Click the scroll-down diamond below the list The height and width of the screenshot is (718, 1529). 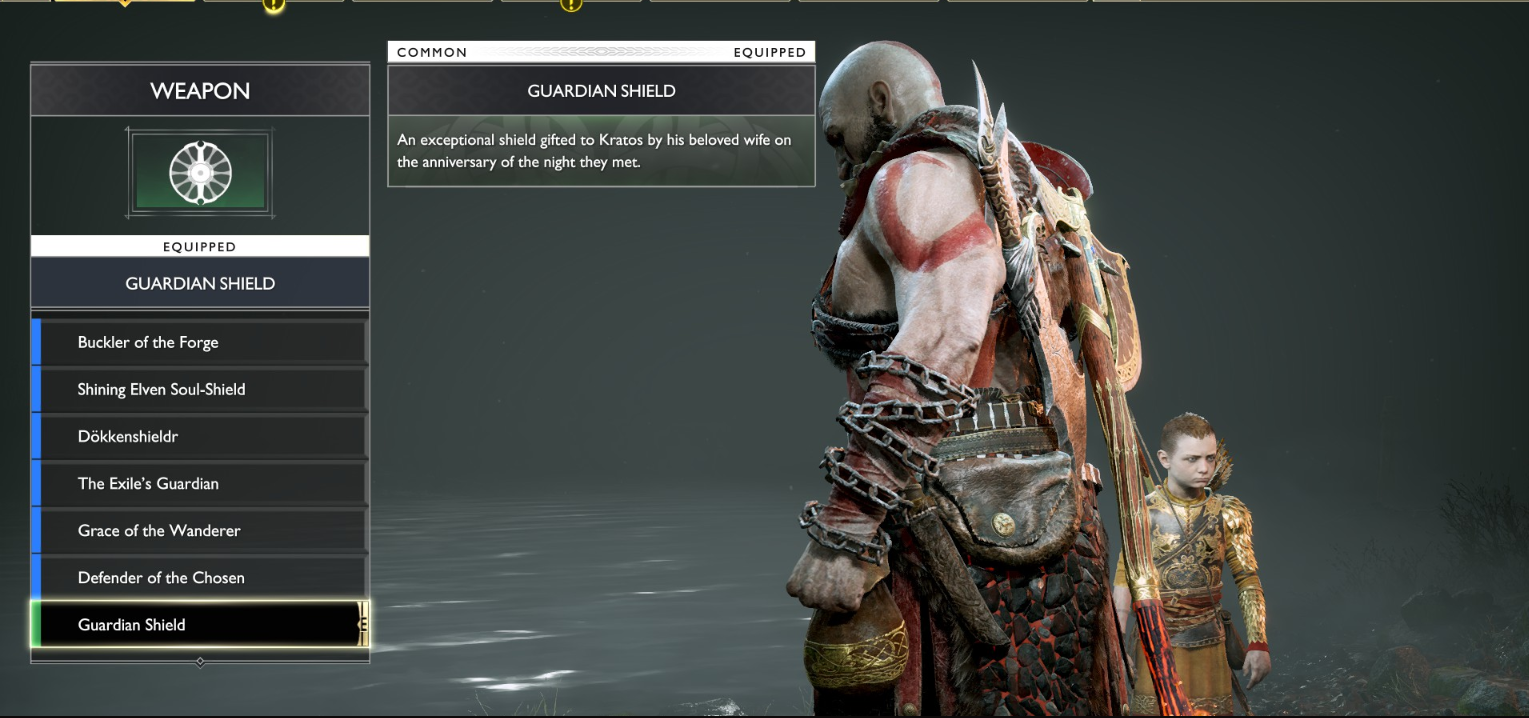[x=200, y=662]
